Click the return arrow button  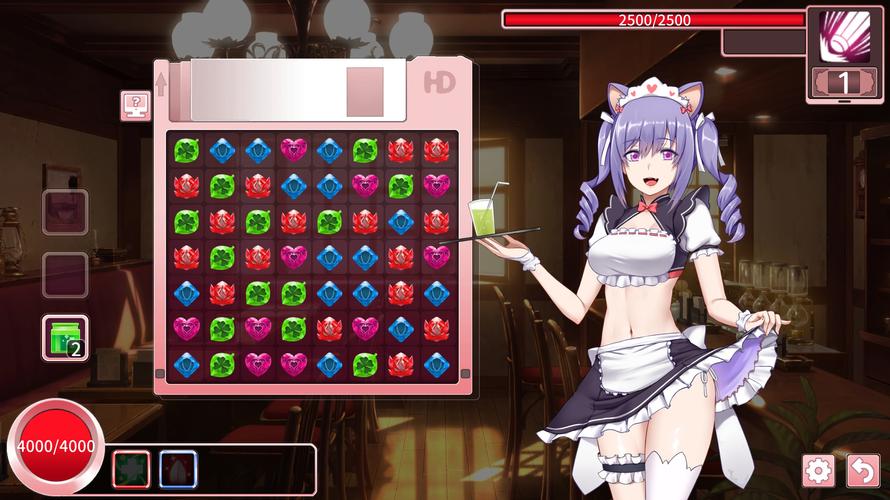pyautogui.click(x=862, y=470)
